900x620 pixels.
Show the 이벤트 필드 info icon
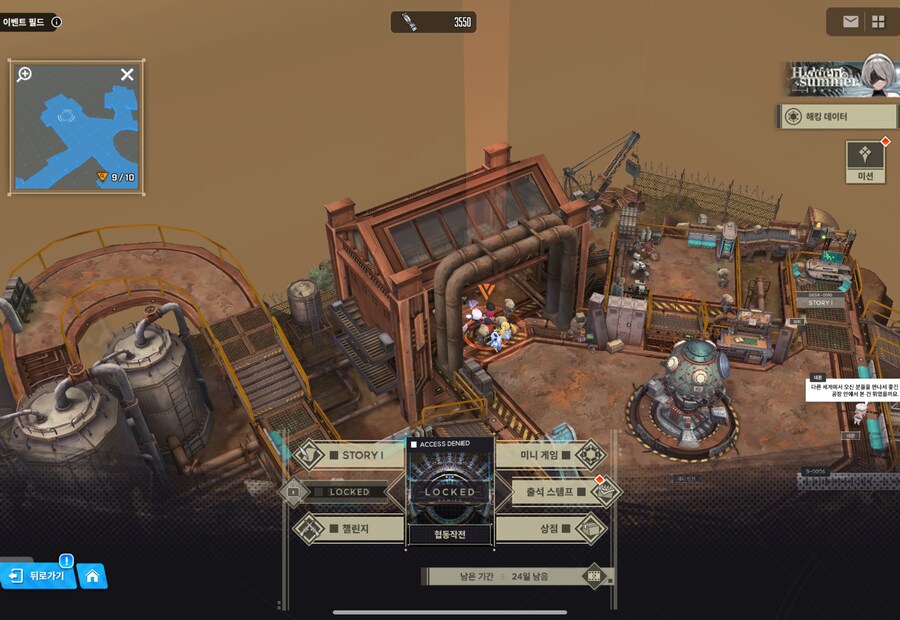pos(56,21)
